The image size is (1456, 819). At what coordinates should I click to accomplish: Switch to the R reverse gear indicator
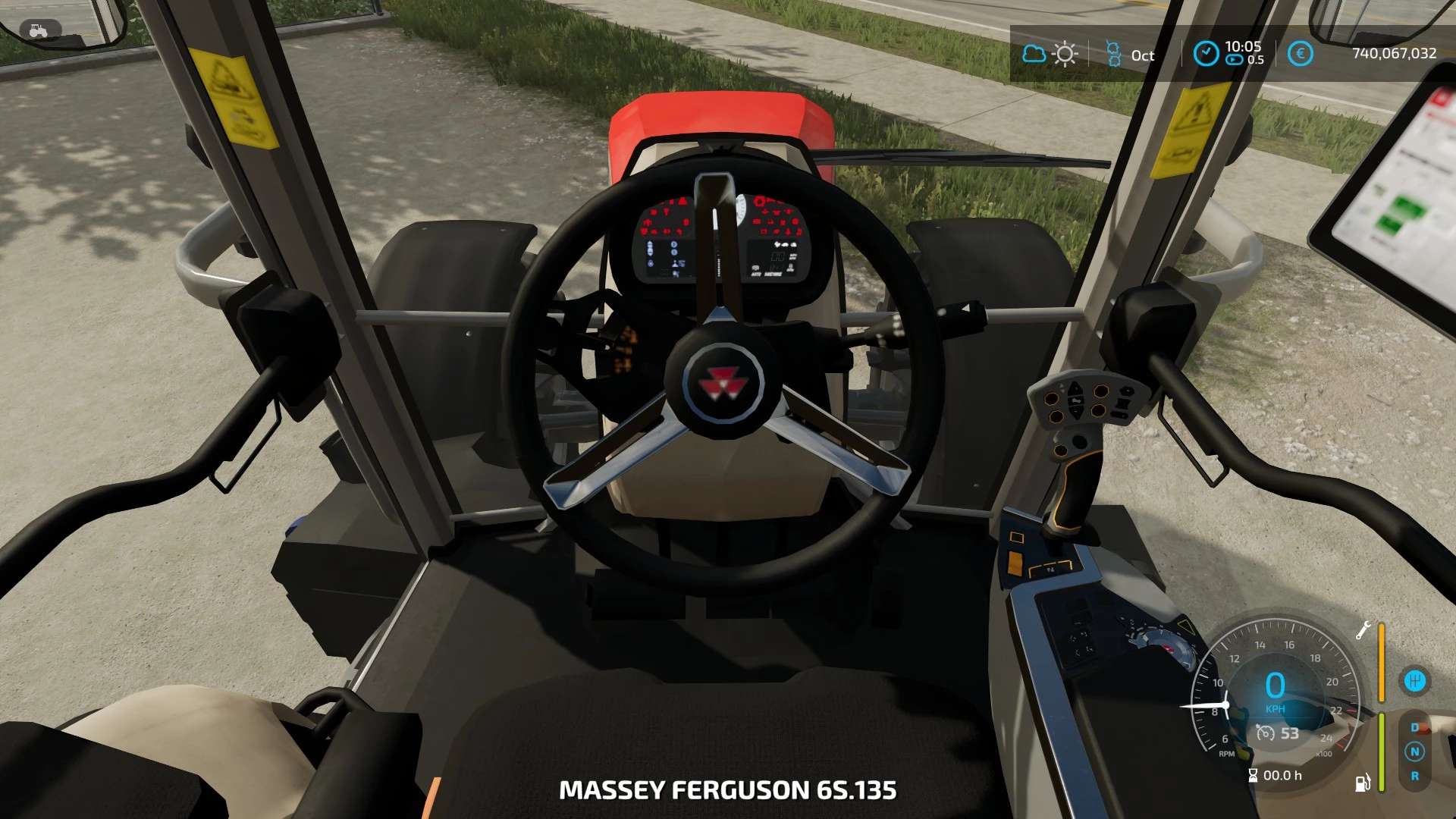pyautogui.click(x=1414, y=777)
